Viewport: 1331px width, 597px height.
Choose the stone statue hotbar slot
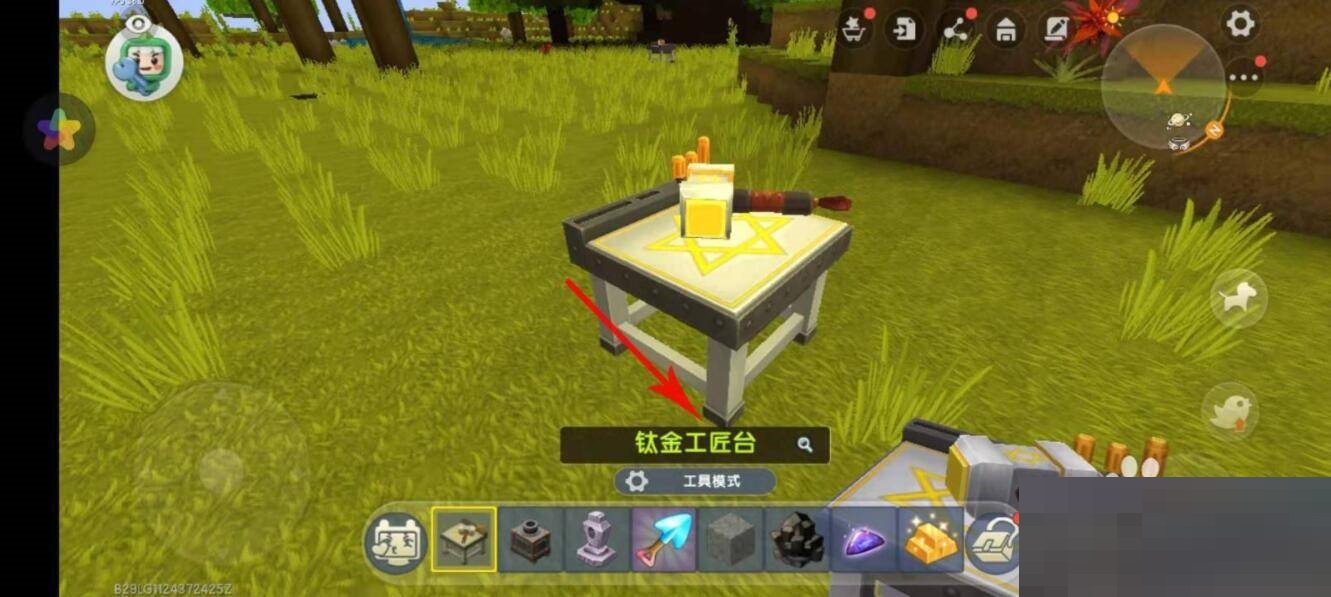click(x=597, y=540)
